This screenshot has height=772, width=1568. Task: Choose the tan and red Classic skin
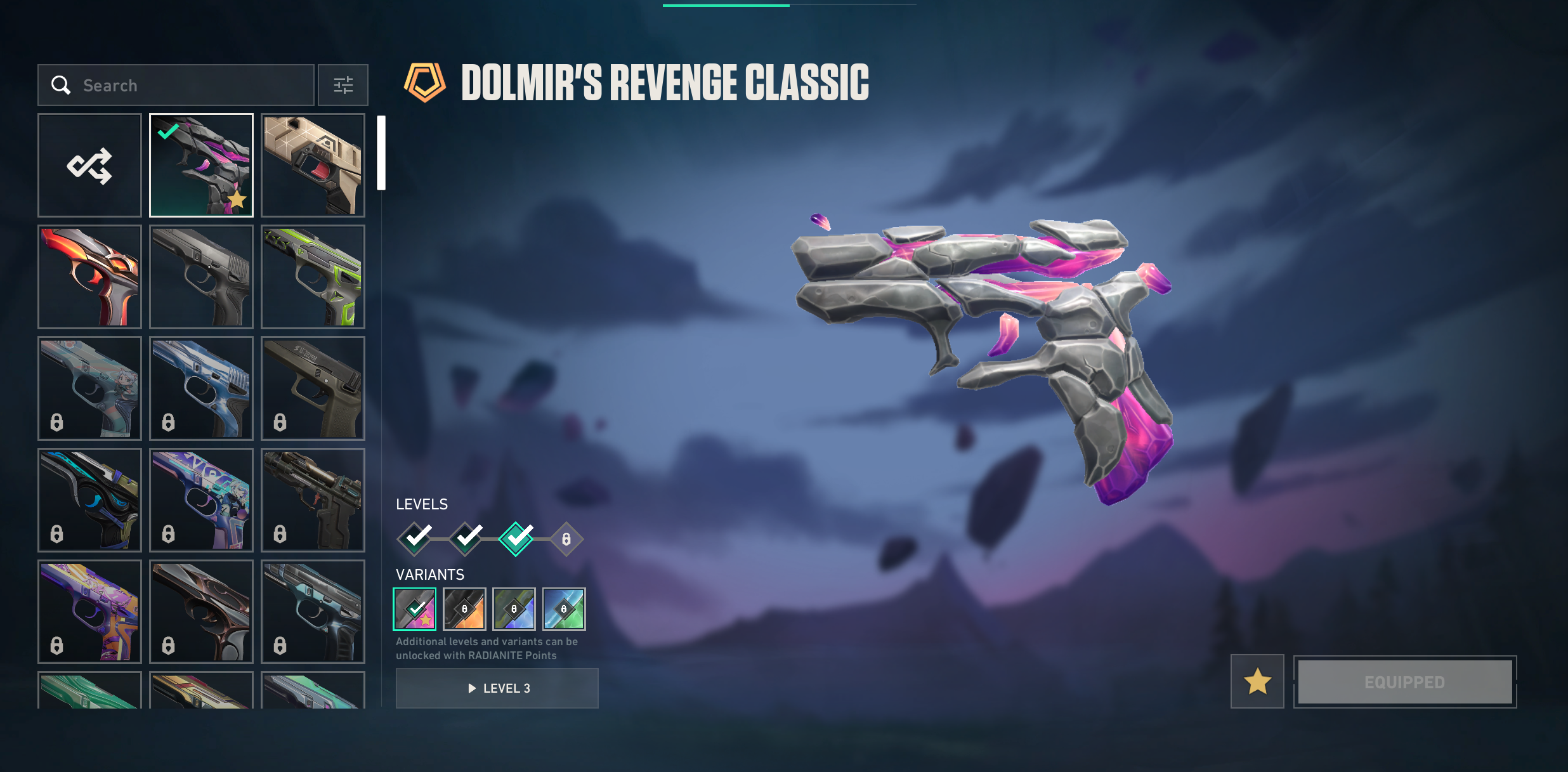tap(313, 166)
